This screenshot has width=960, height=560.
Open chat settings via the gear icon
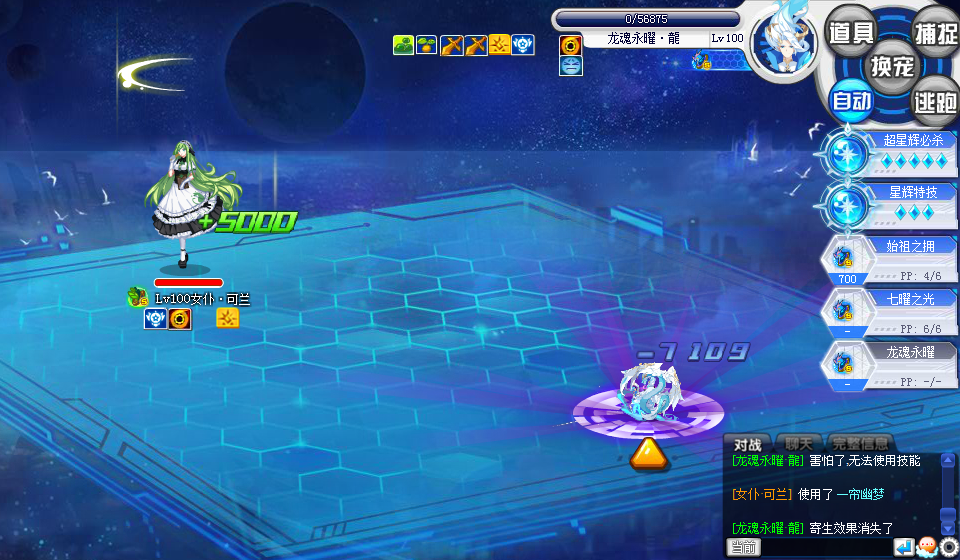pos(948,547)
